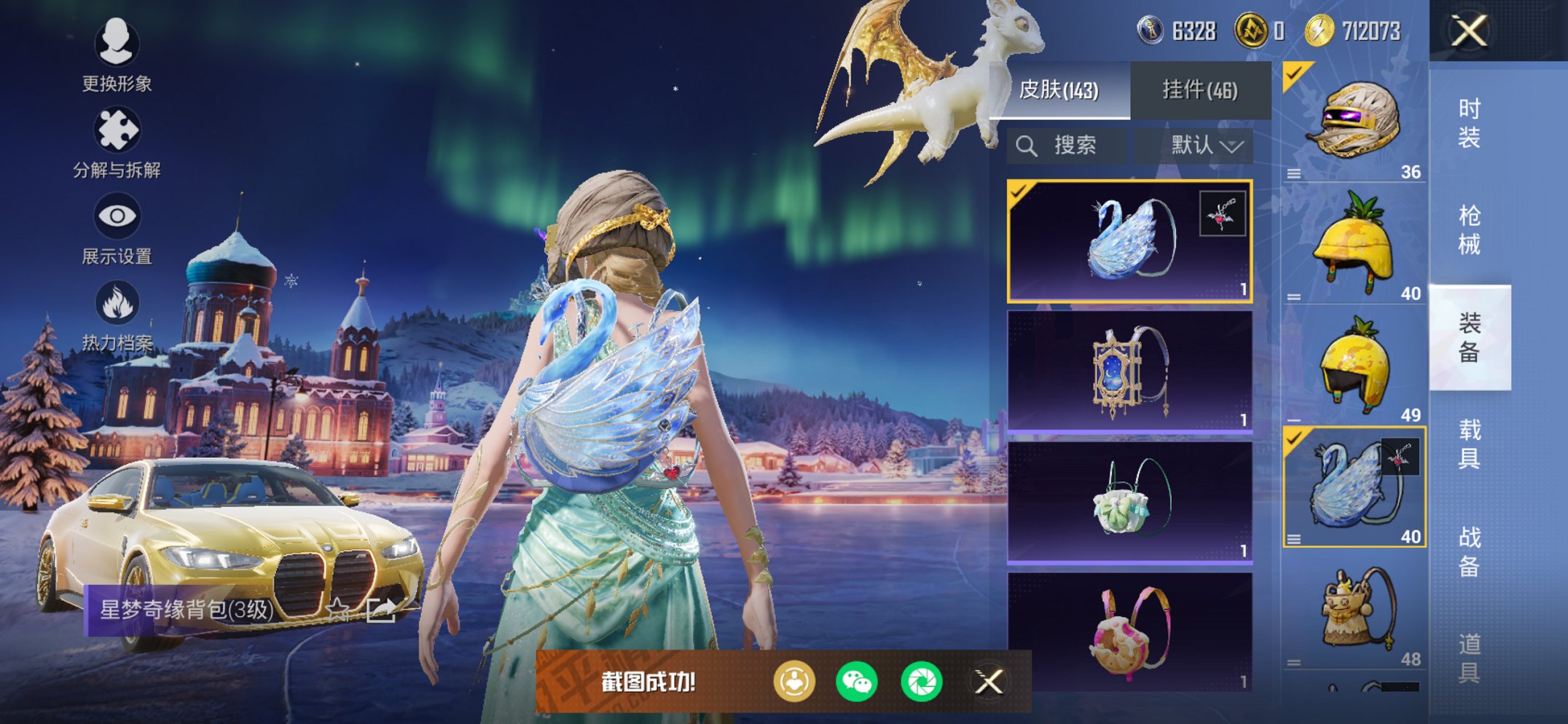Viewport: 1568px width, 724px height.
Task: Open 分解与拆解 dismantle menu
Action: point(117,143)
